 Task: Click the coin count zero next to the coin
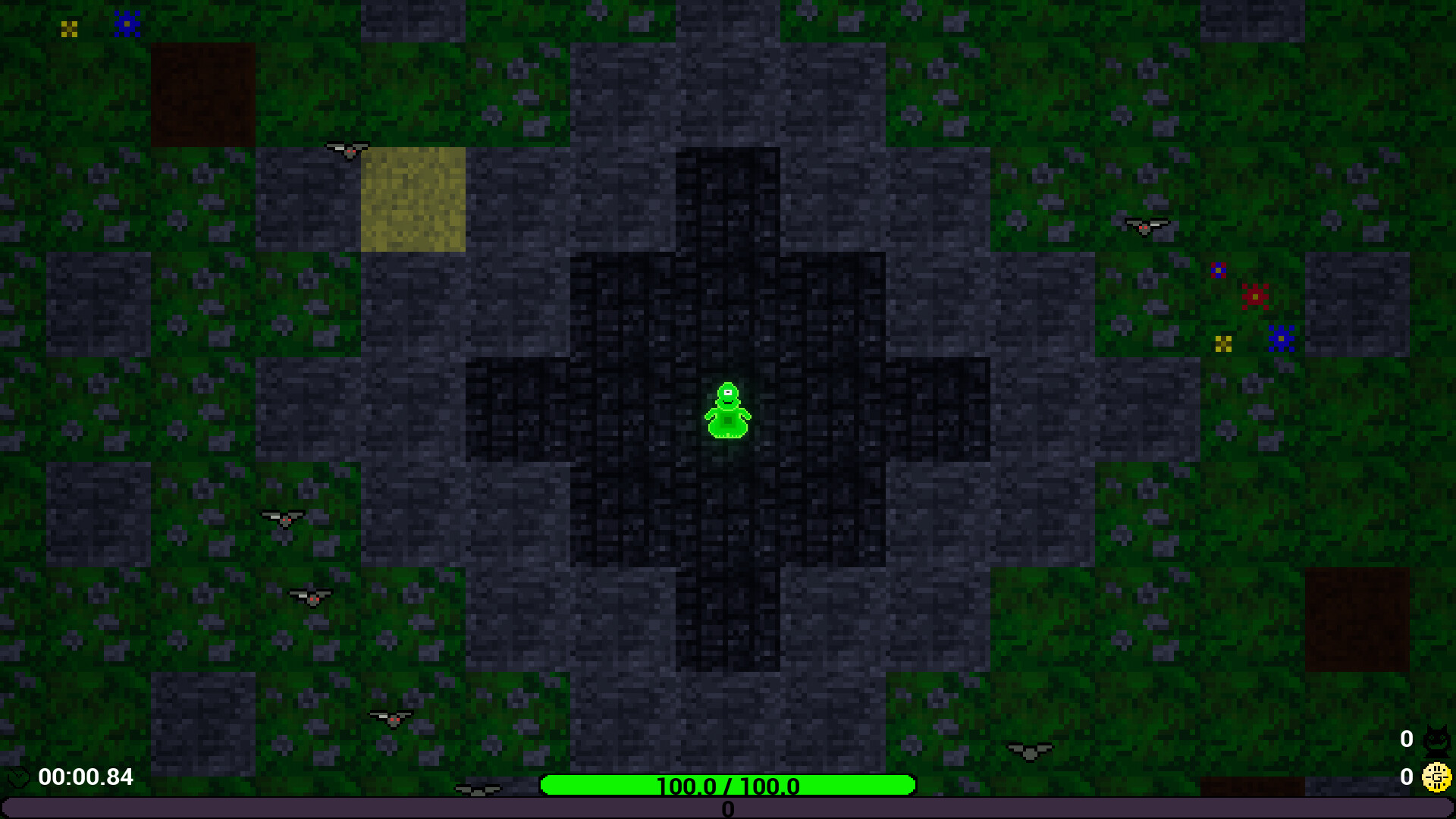coord(1407,777)
